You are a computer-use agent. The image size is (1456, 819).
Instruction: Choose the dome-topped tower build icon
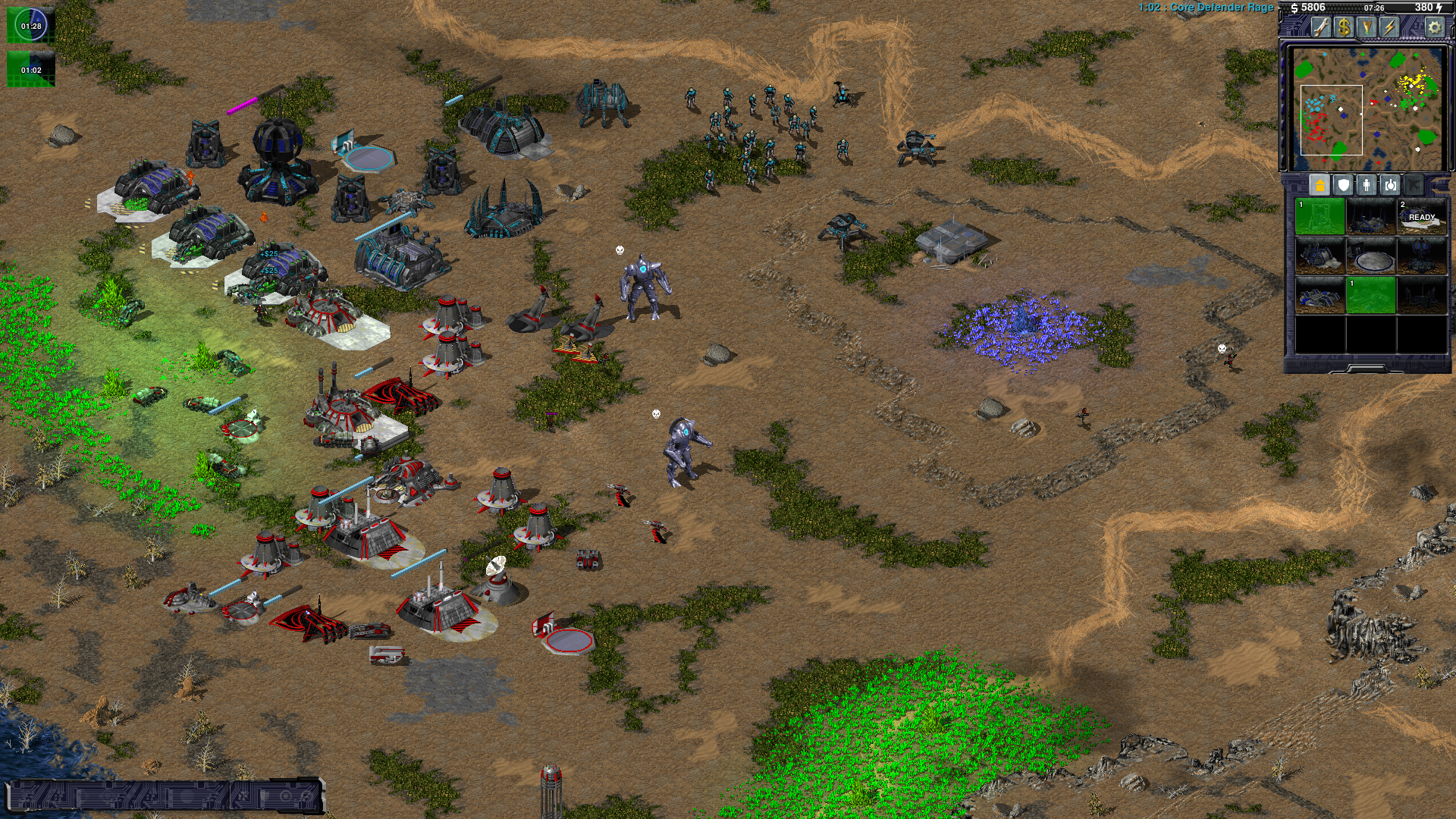(1422, 256)
